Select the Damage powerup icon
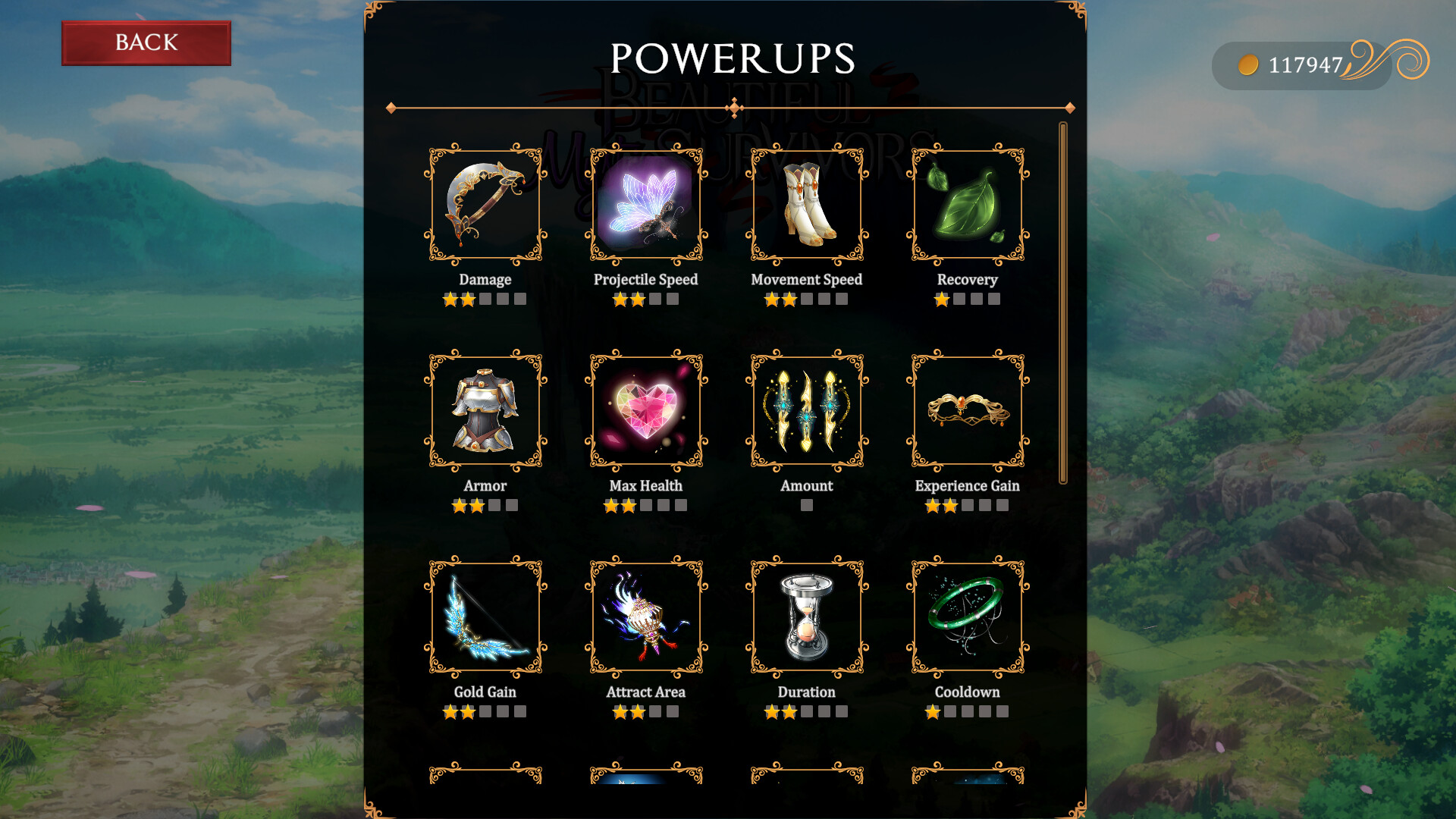1456x819 pixels. [485, 205]
